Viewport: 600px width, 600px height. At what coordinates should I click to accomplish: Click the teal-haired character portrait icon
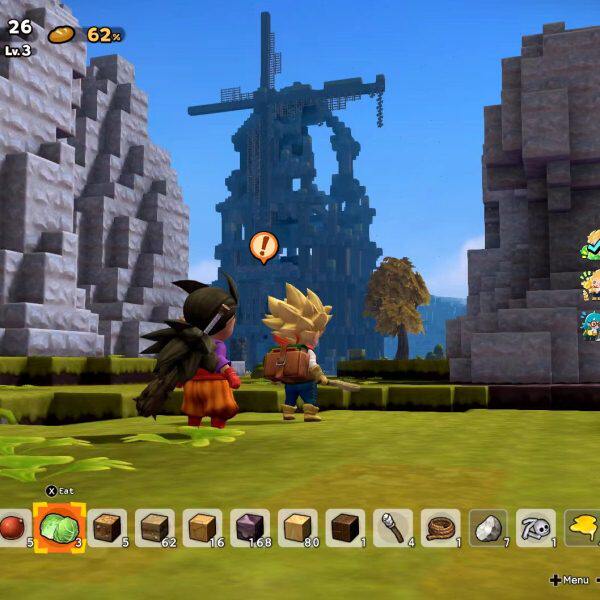591,324
